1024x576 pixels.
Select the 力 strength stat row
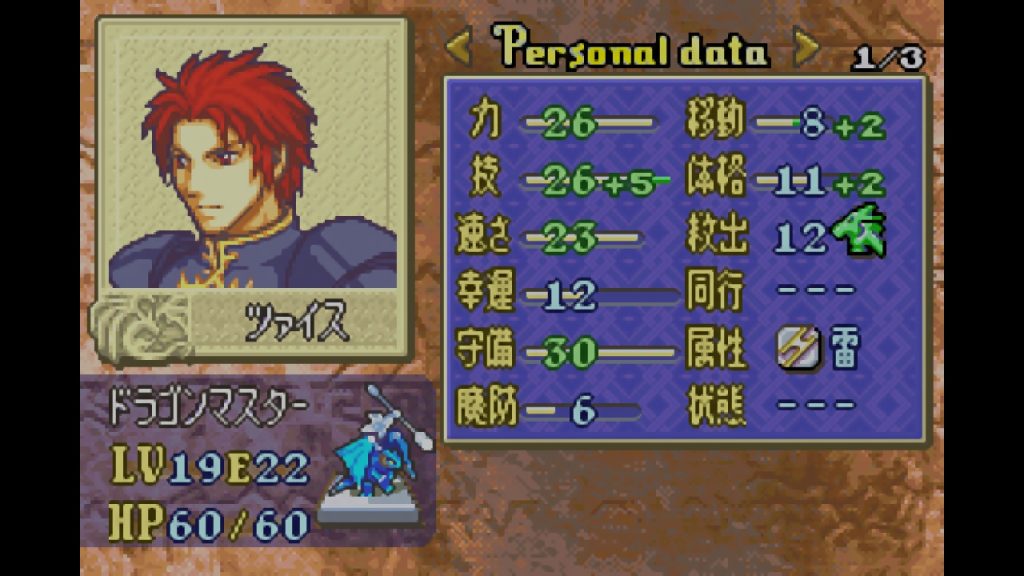click(x=560, y=124)
